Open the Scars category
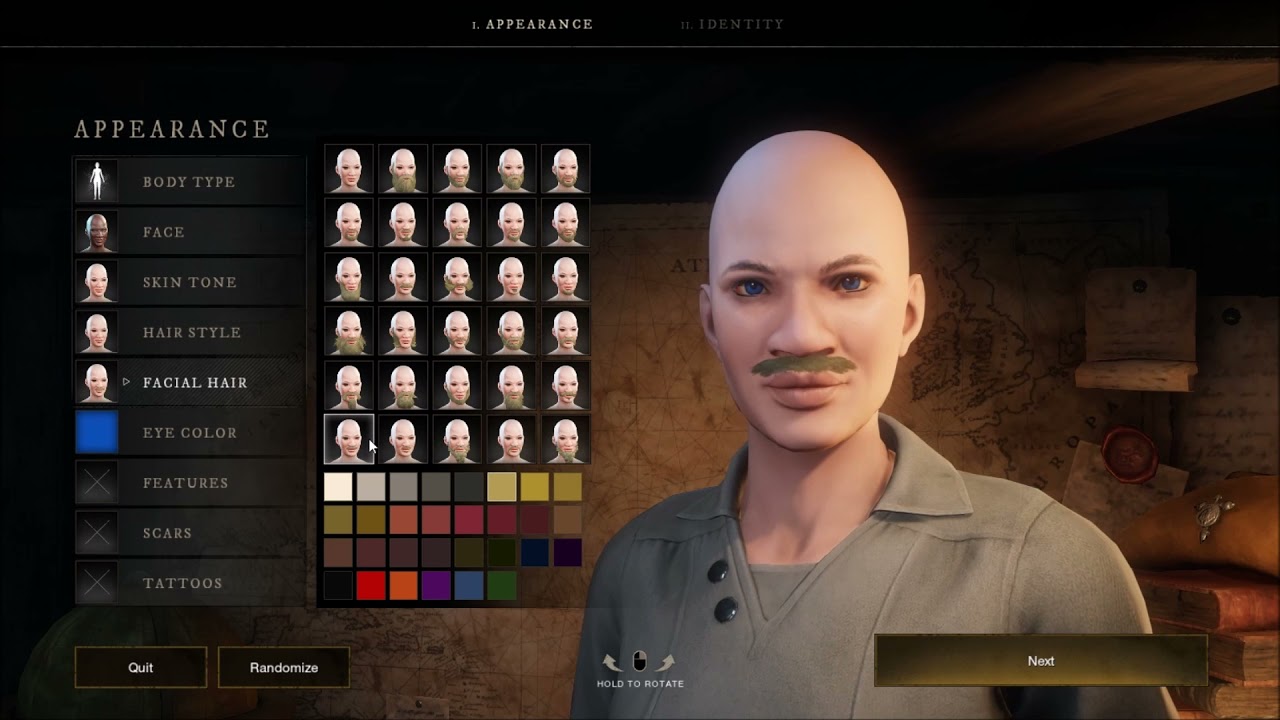 point(167,533)
